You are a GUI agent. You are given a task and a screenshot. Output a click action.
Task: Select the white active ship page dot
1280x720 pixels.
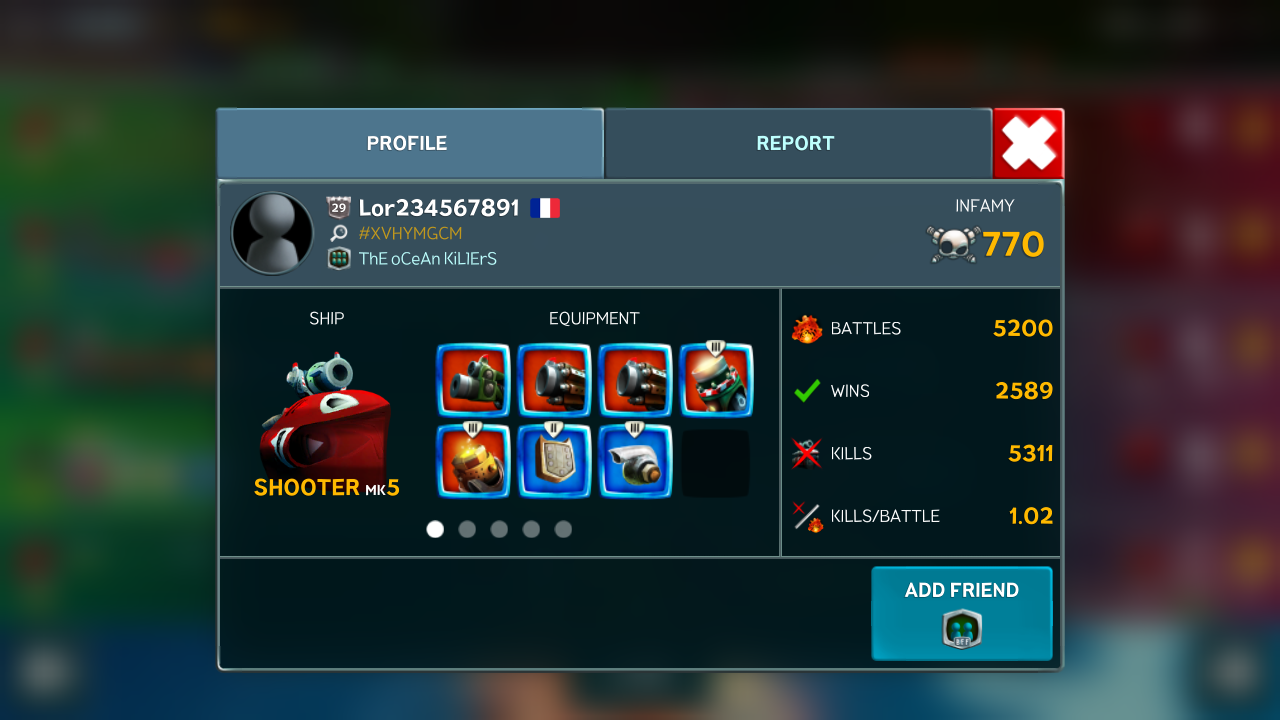[435, 529]
